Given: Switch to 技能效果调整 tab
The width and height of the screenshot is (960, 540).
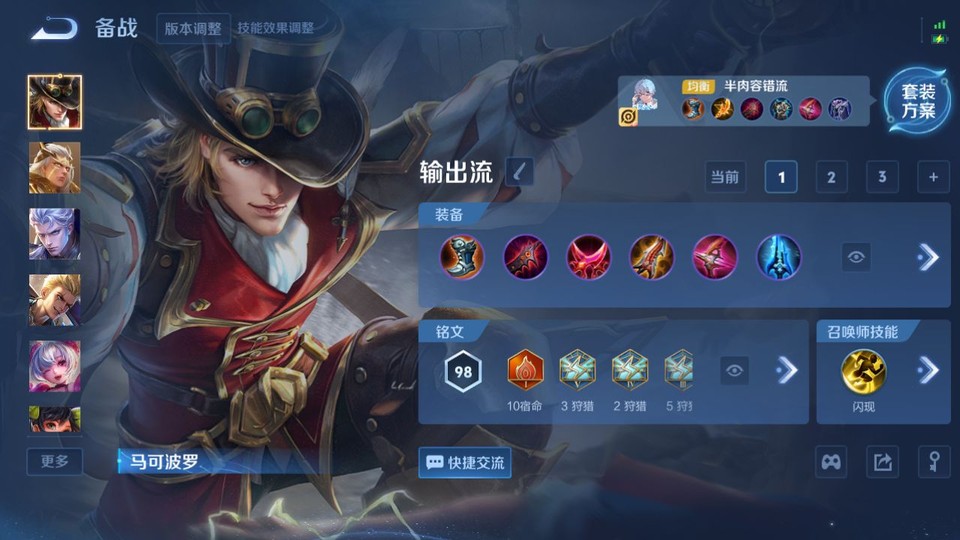Looking at the screenshot, I should (275, 28).
